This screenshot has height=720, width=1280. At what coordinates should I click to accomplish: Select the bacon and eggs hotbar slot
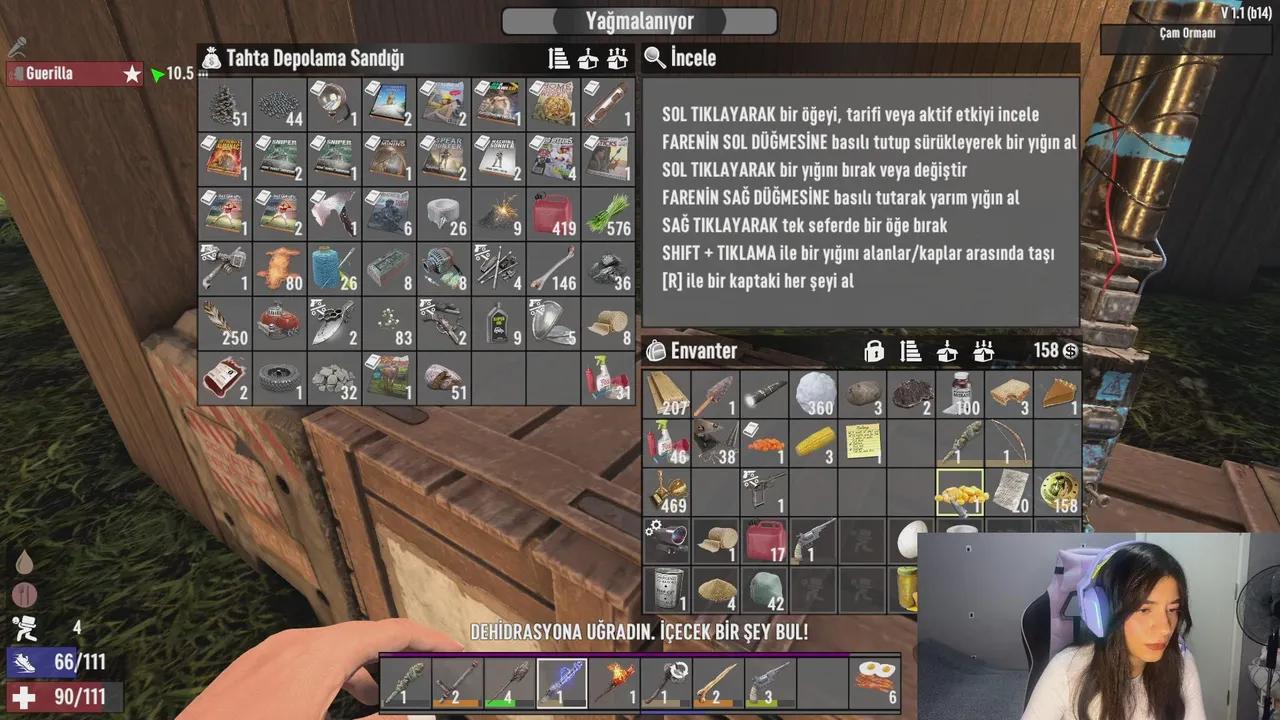[873, 682]
